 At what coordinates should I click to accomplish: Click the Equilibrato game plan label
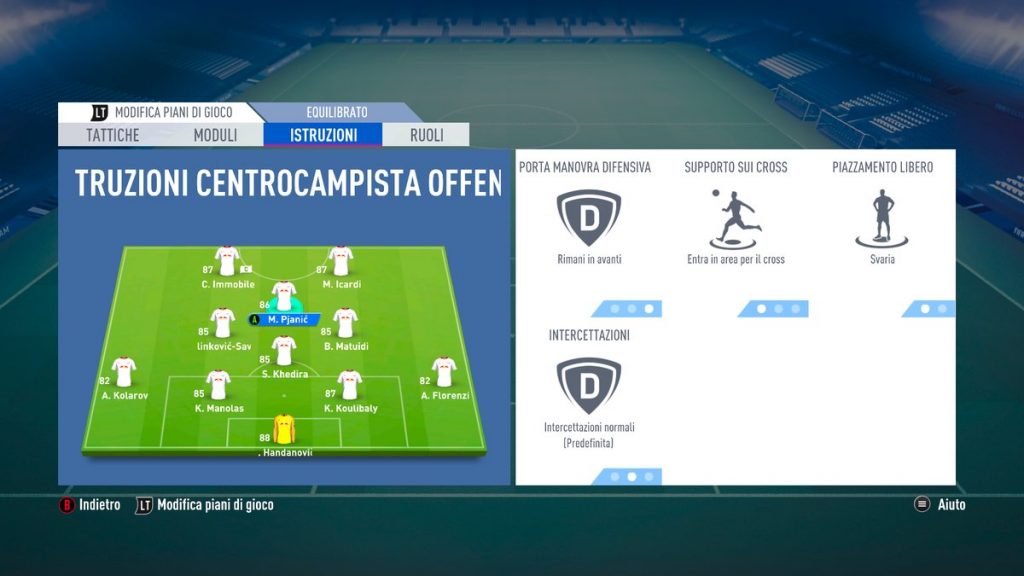point(336,112)
